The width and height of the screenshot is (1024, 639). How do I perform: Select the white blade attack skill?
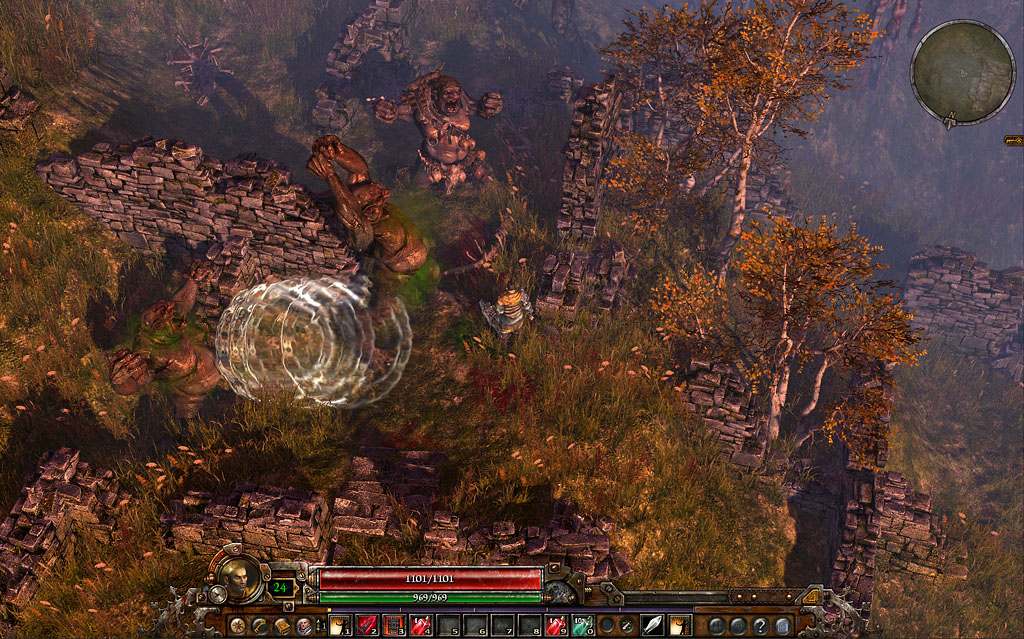[x=651, y=626]
